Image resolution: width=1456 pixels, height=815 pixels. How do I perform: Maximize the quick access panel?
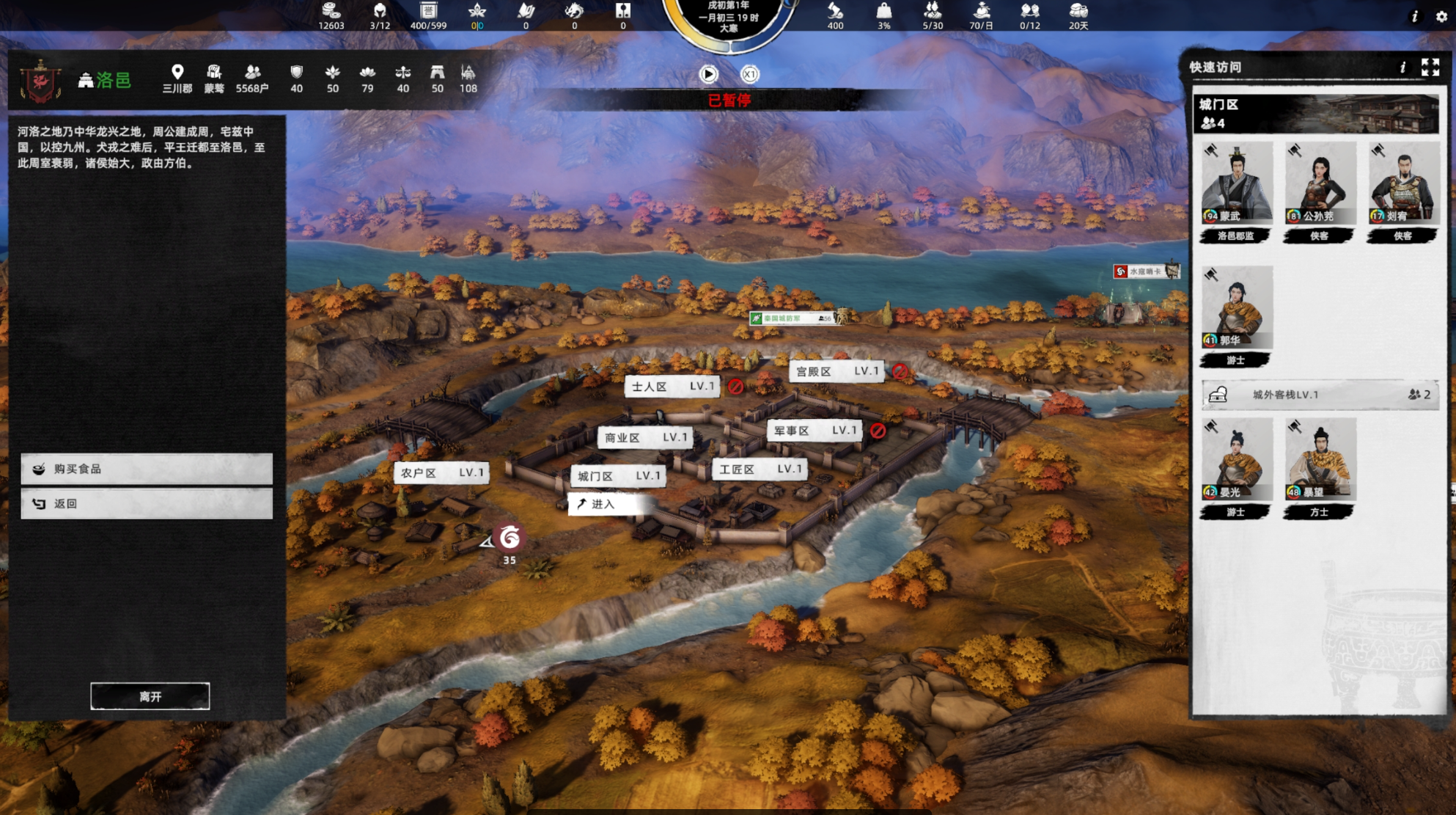click(1430, 67)
